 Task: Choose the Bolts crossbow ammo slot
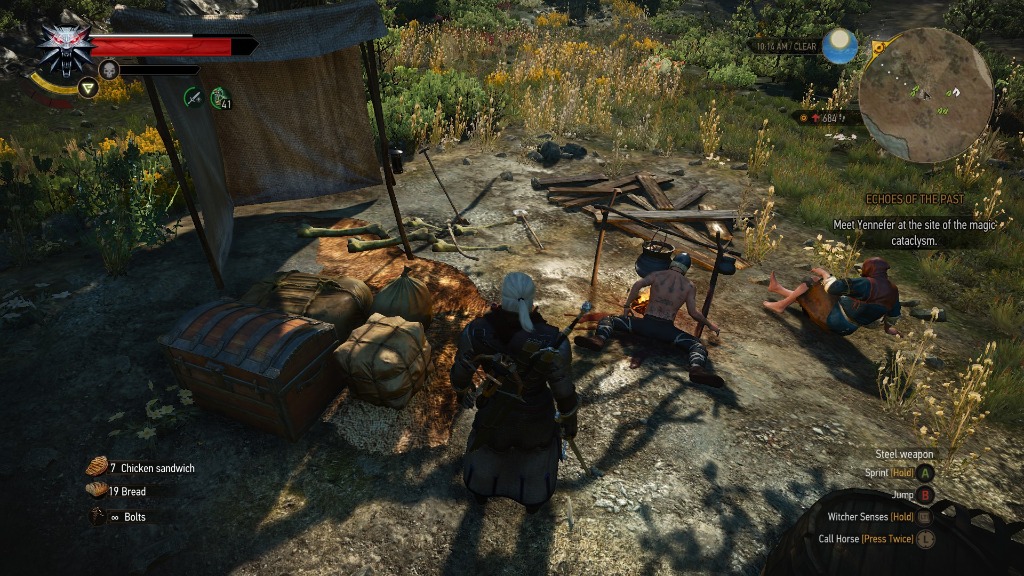pyautogui.click(x=97, y=516)
